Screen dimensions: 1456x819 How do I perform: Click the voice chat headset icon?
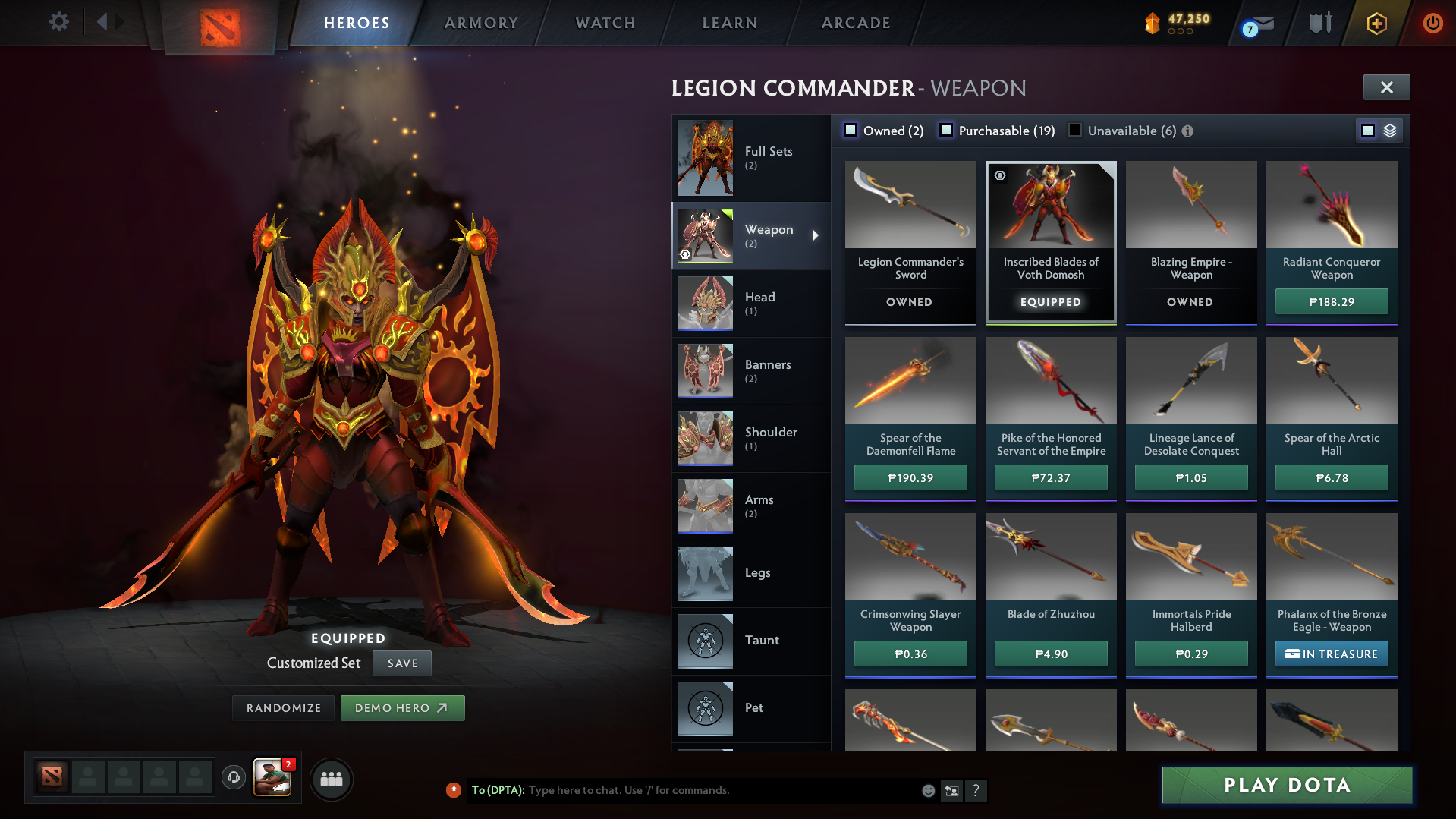[234, 778]
